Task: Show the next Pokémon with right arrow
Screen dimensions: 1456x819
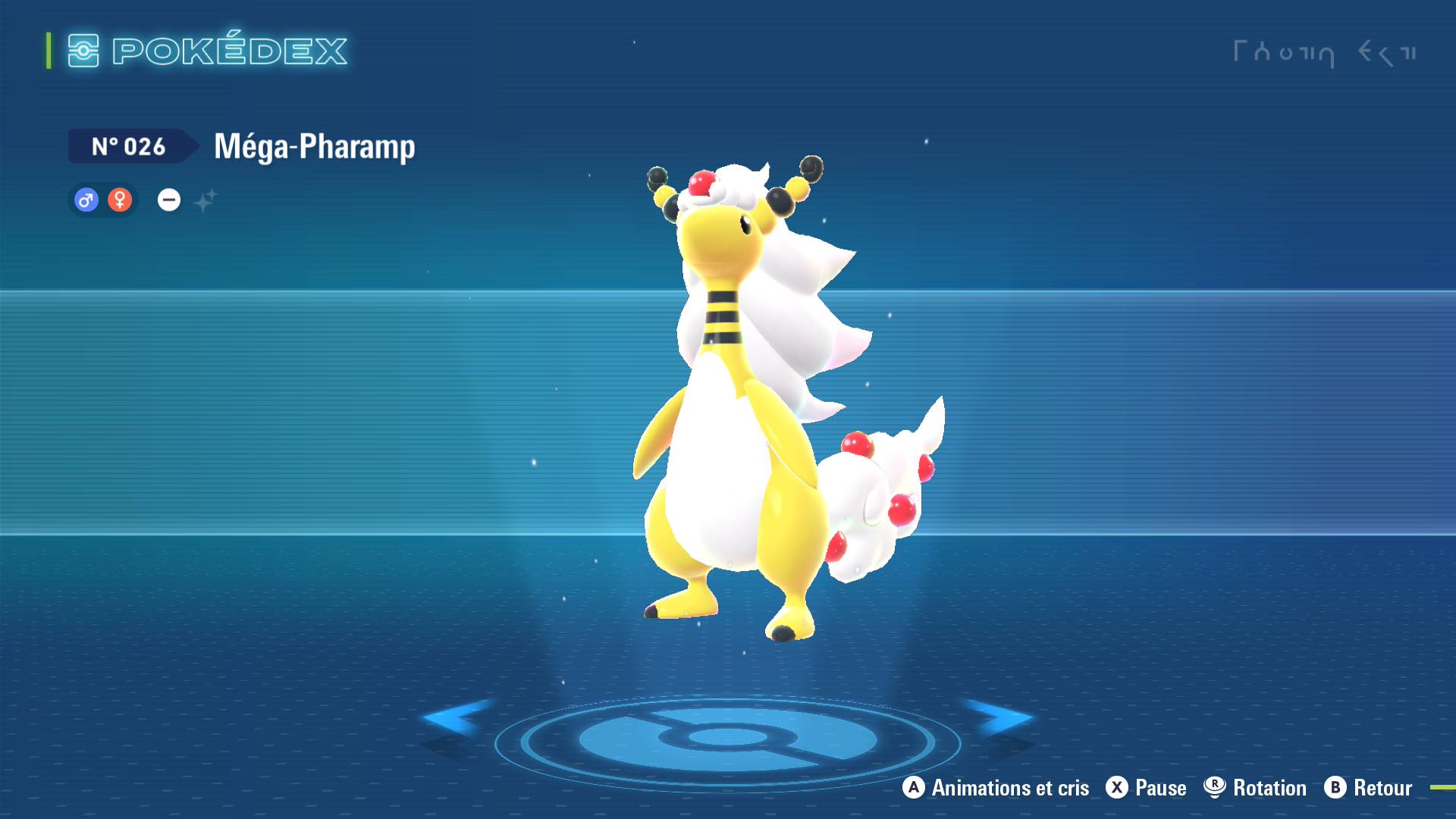Action: tap(999, 717)
